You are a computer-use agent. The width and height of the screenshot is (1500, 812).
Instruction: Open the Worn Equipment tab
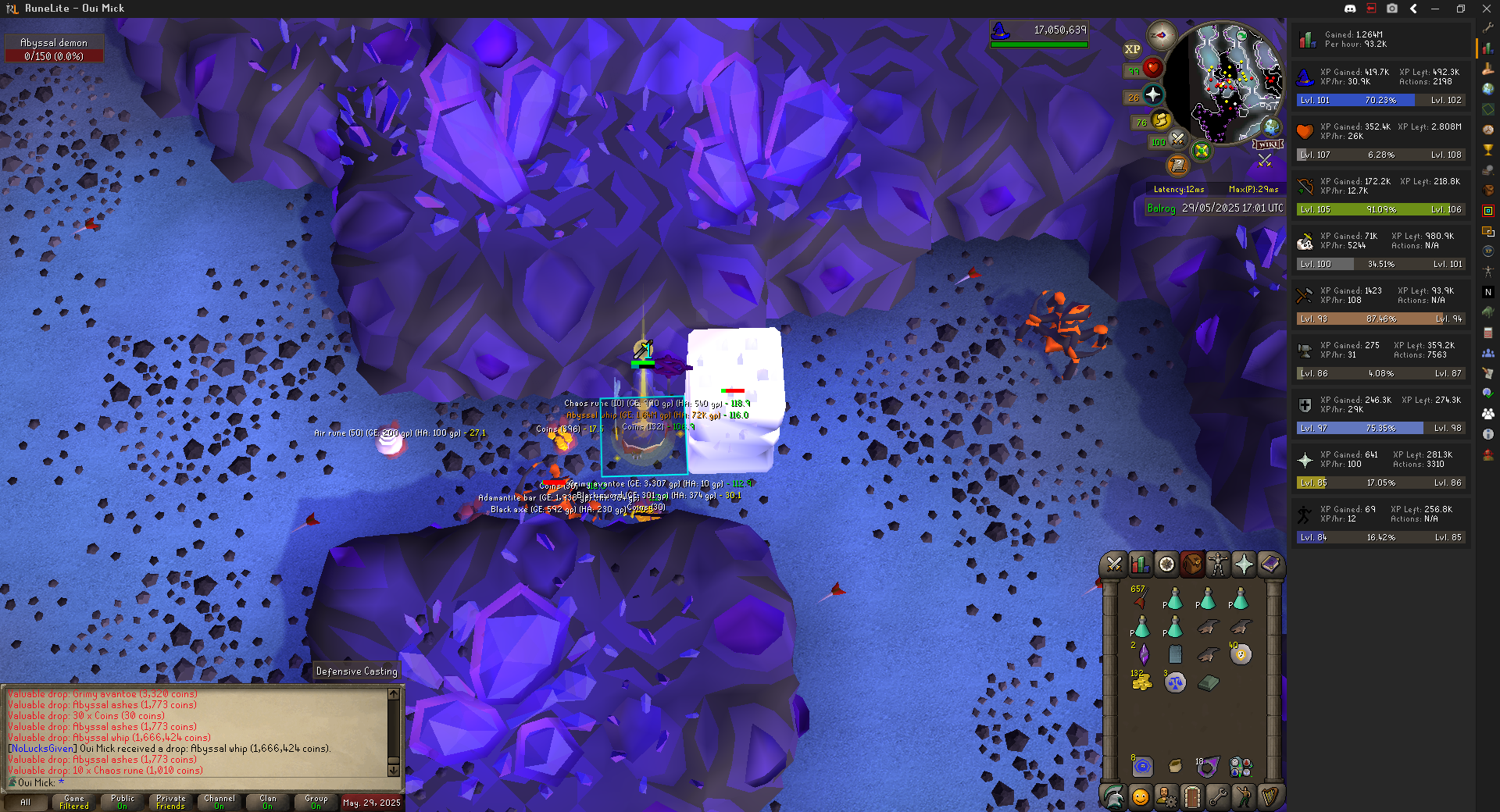1218,564
